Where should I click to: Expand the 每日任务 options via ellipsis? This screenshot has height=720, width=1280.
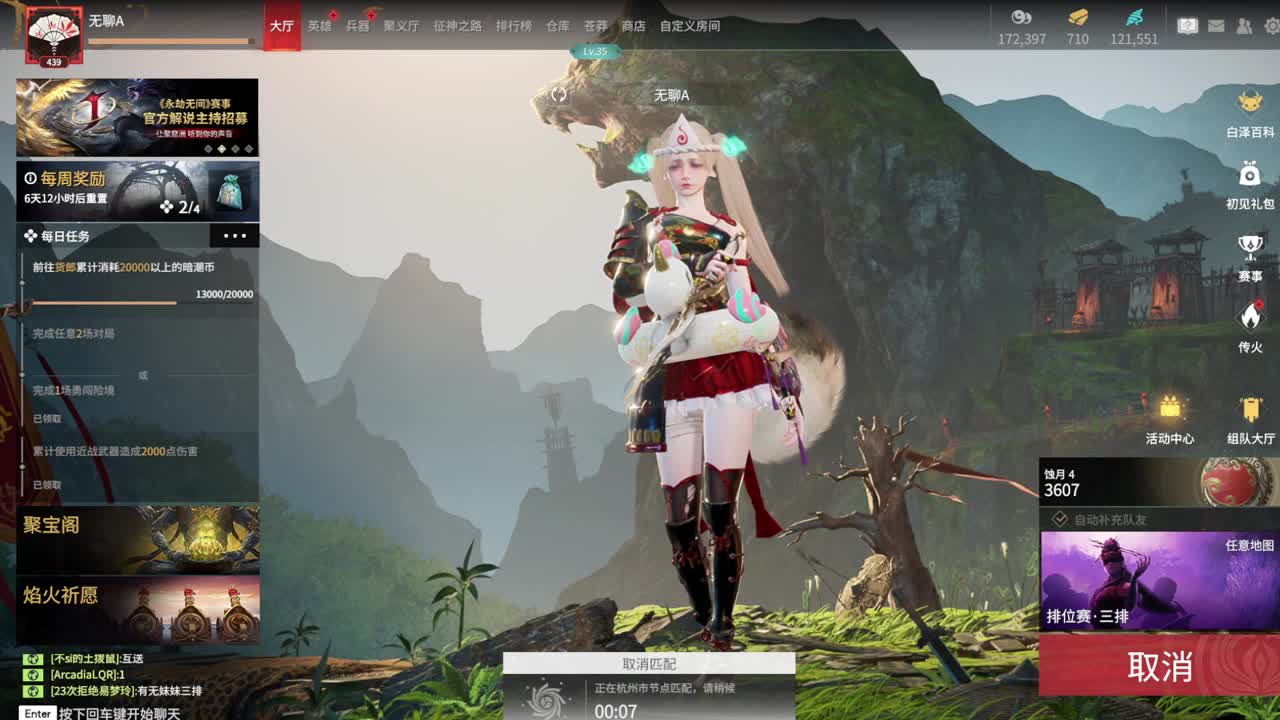pos(236,236)
